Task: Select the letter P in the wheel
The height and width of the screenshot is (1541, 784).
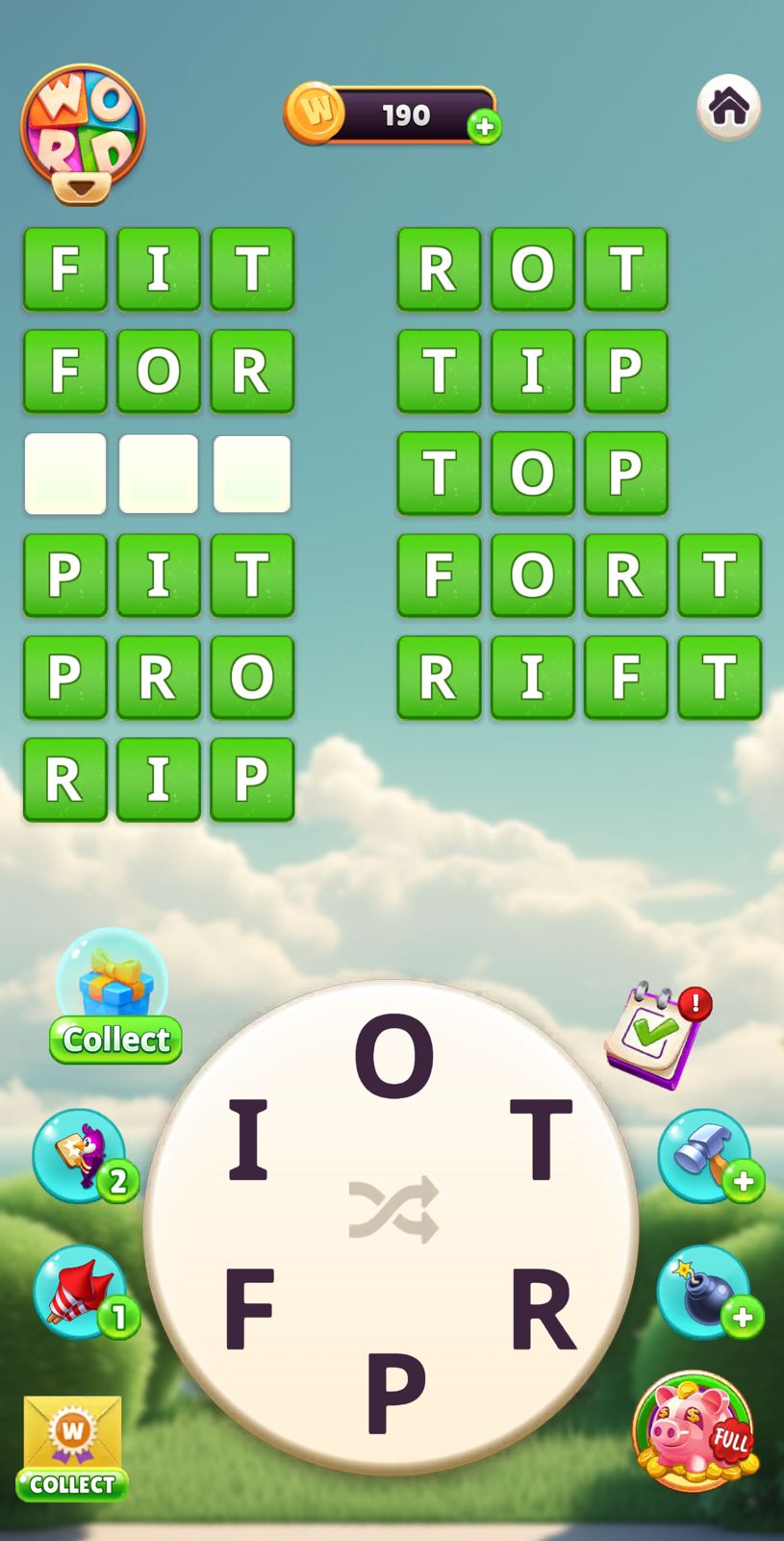Action: coord(394,1391)
